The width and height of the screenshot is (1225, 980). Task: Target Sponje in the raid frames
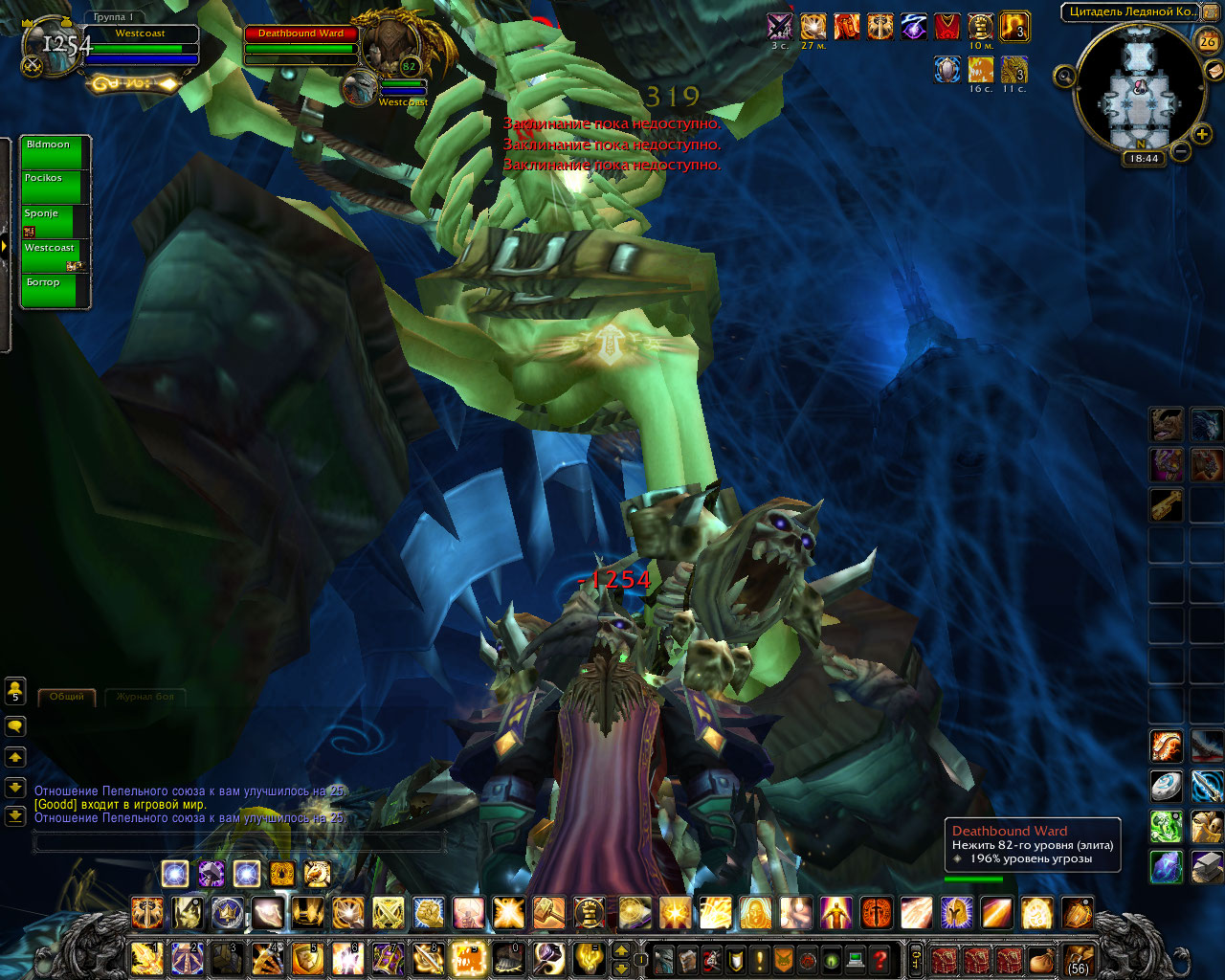(55, 221)
